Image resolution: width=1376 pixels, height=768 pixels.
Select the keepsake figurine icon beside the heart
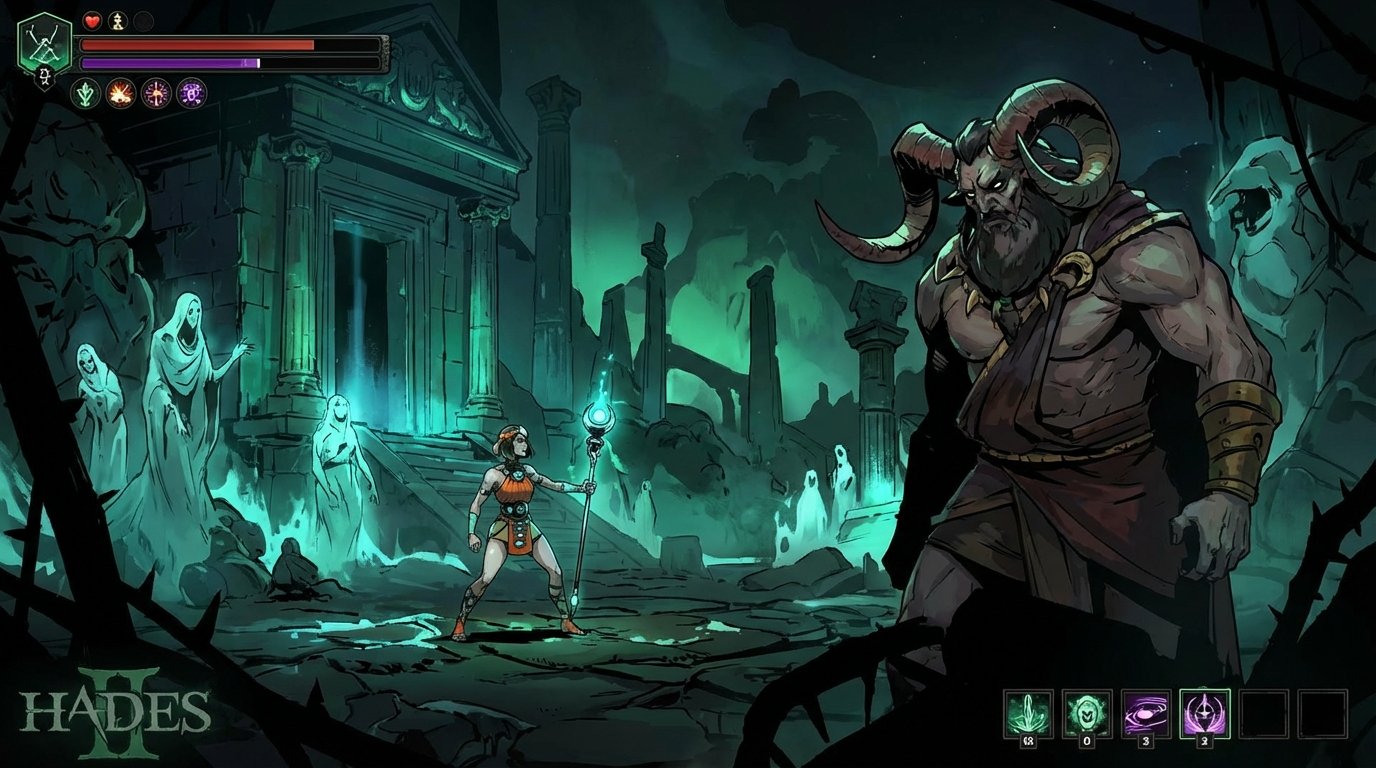(x=118, y=22)
